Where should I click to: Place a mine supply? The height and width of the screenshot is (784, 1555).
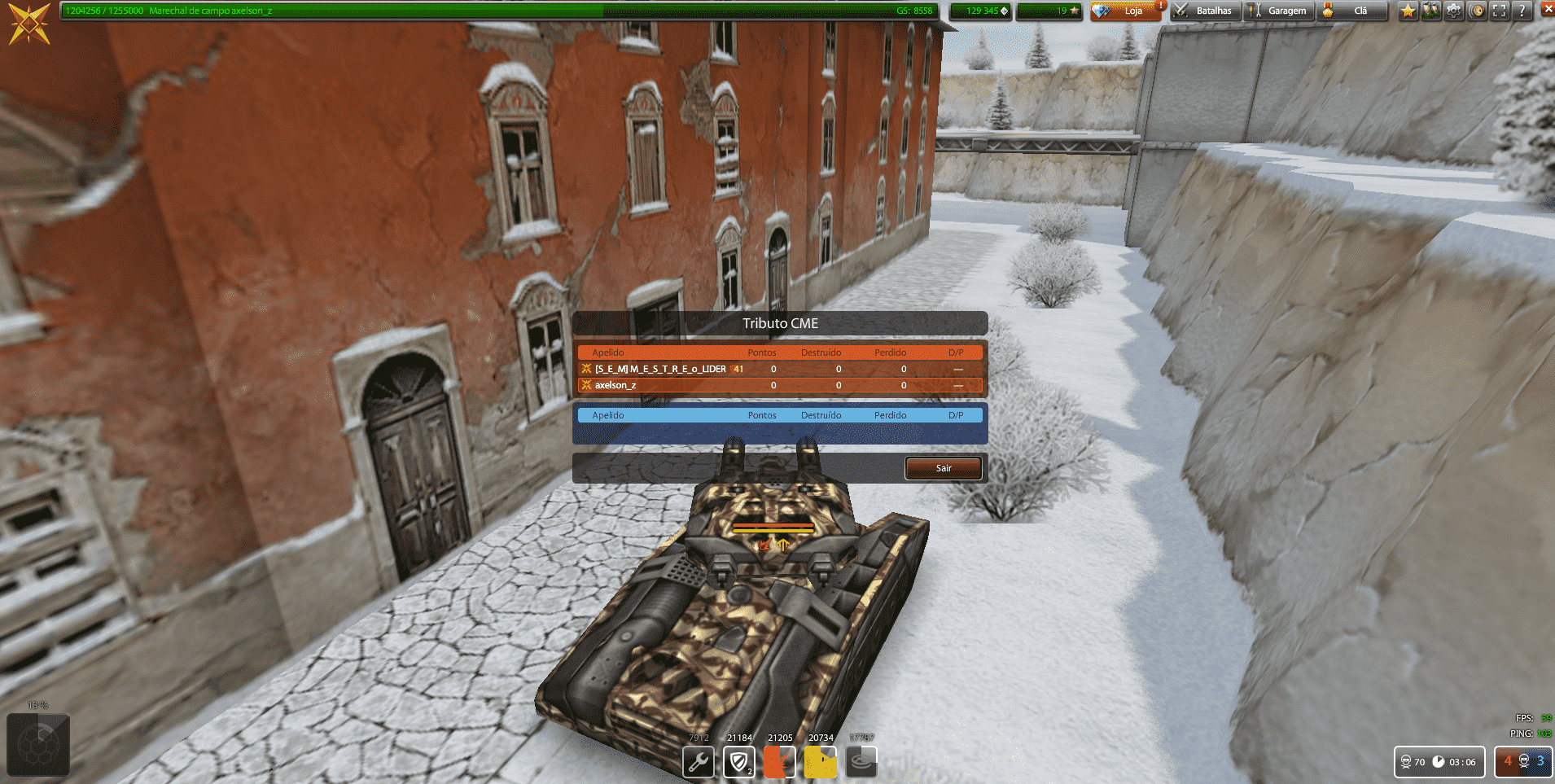point(861,762)
